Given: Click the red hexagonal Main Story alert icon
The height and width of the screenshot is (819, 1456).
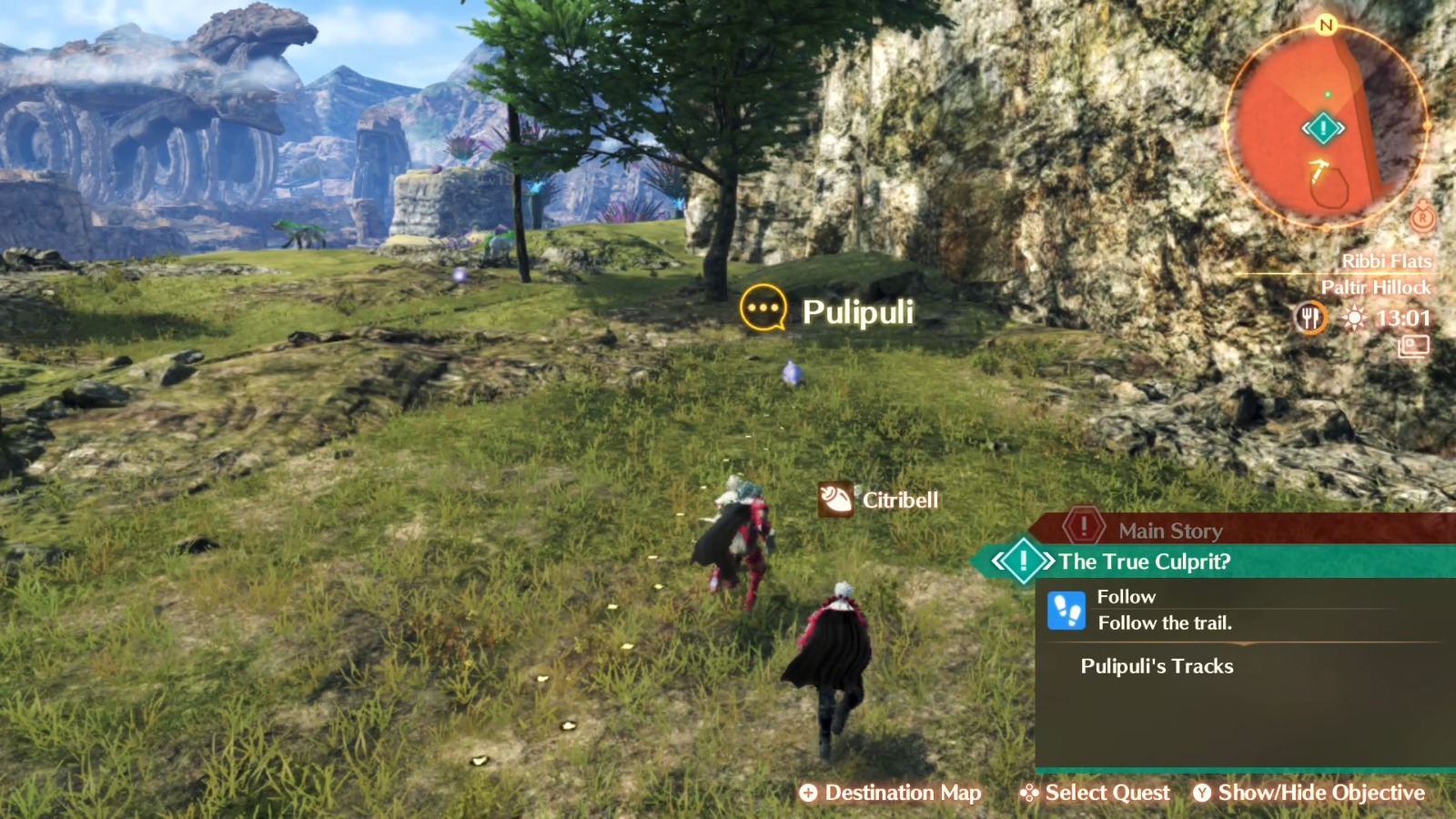Looking at the screenshot, I should 1083,525.
